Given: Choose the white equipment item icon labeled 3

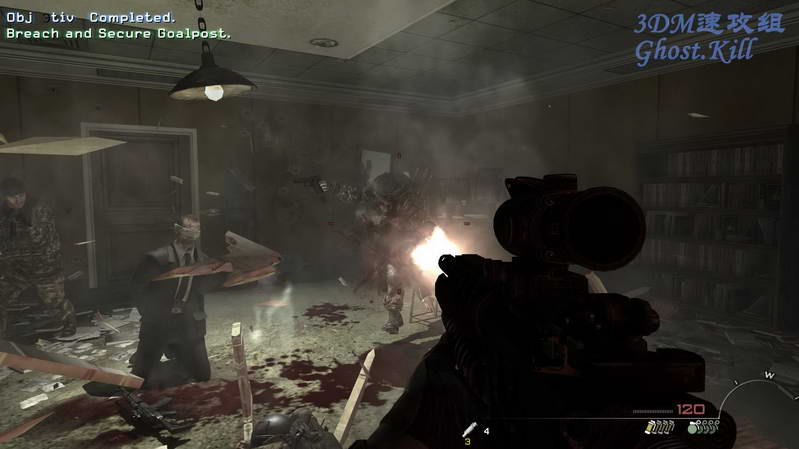Looking at the screenshot, I should (x=469, y=430).
